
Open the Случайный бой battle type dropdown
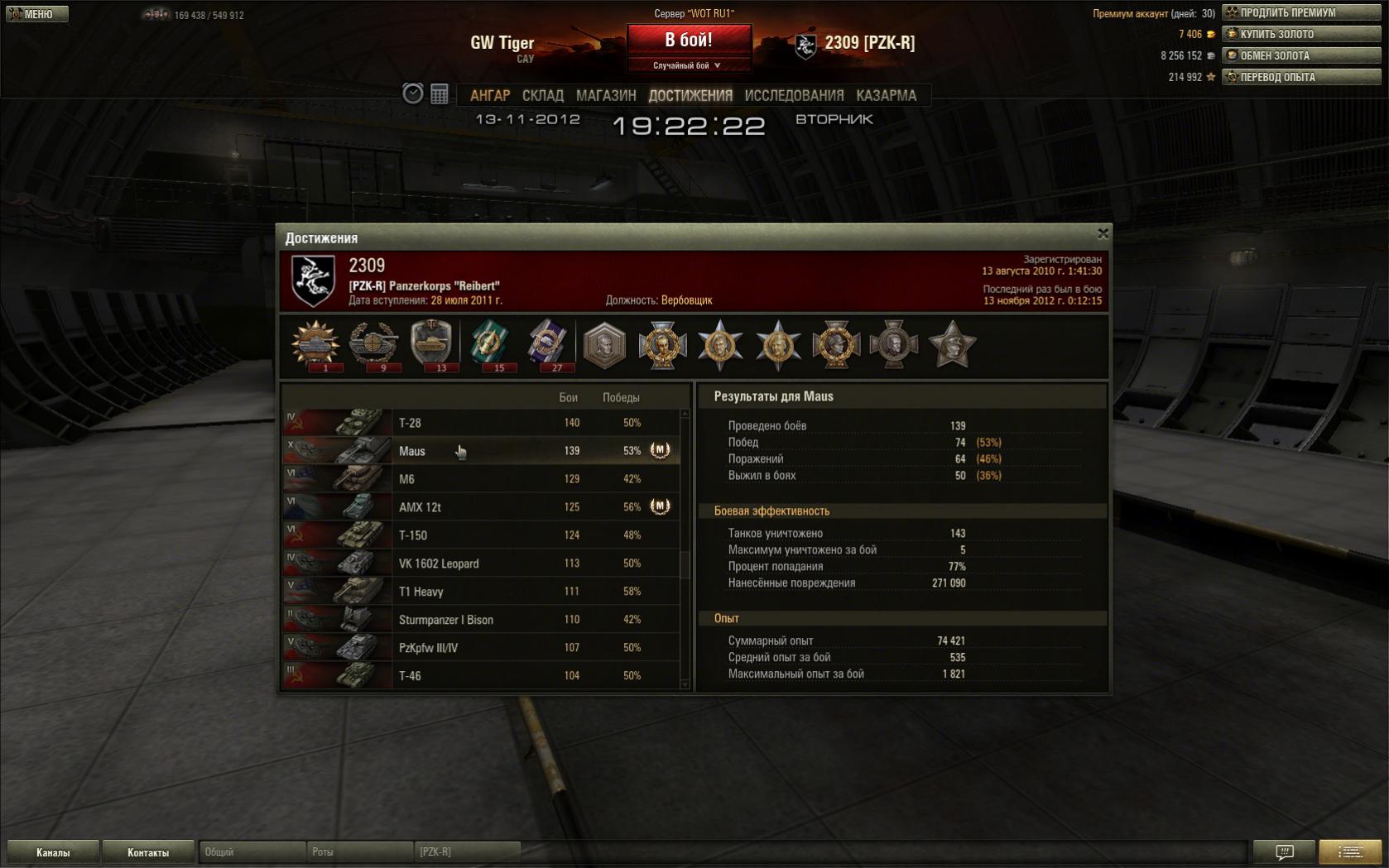pyautogui.click(x=688, y=65)
